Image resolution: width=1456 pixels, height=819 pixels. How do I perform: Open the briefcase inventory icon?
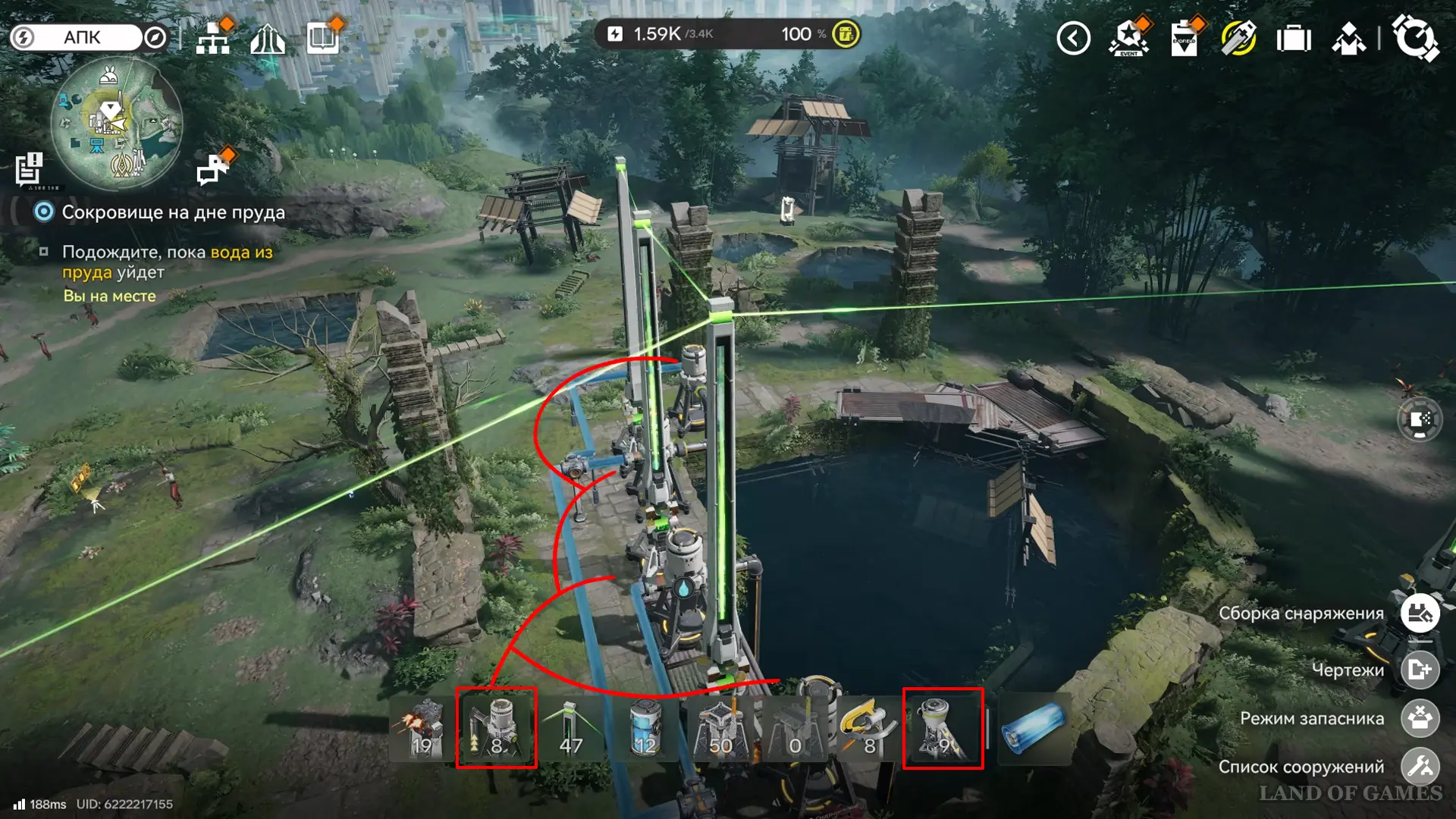tap(1294, 39)
